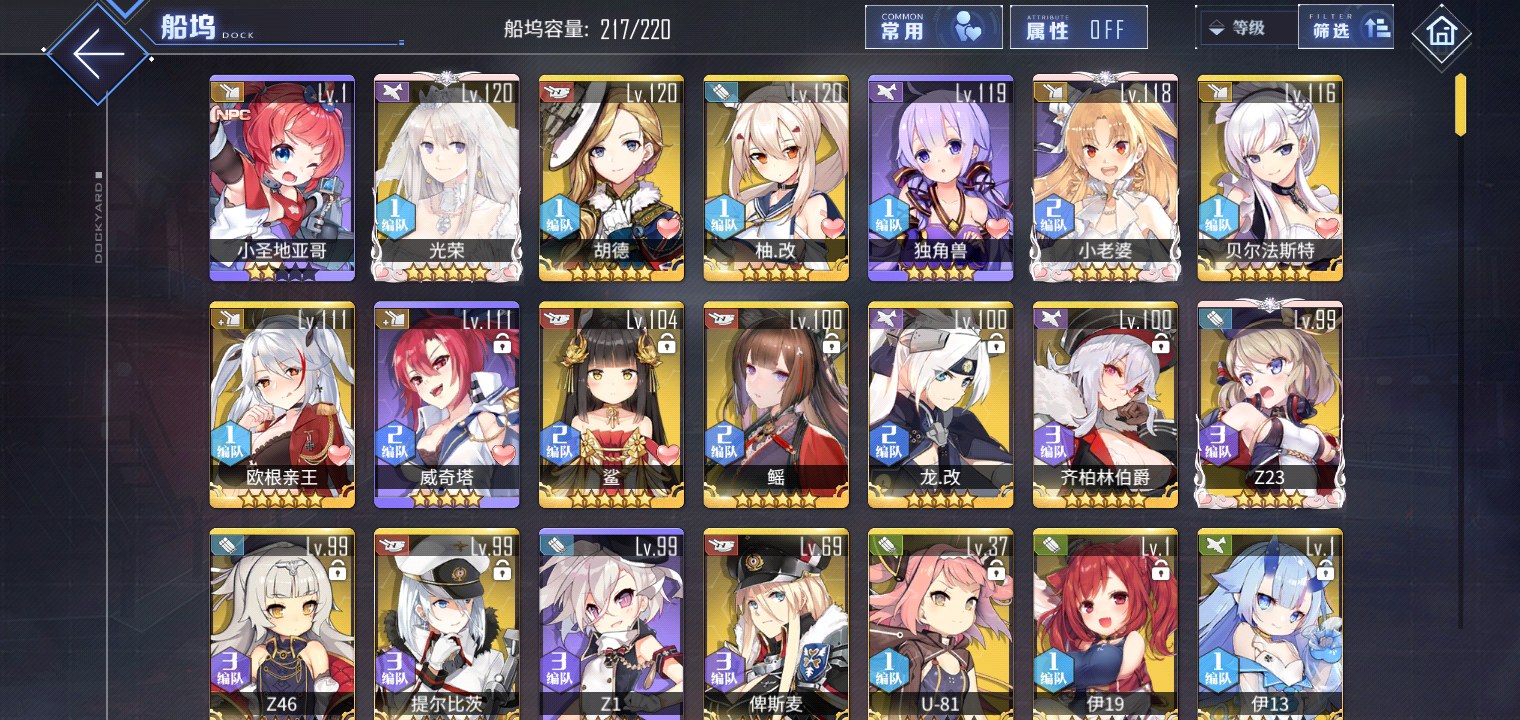The width and height of the screenshot is (1520, 720).
Task: Go back using the arrow button
Action: pos(98,51)
